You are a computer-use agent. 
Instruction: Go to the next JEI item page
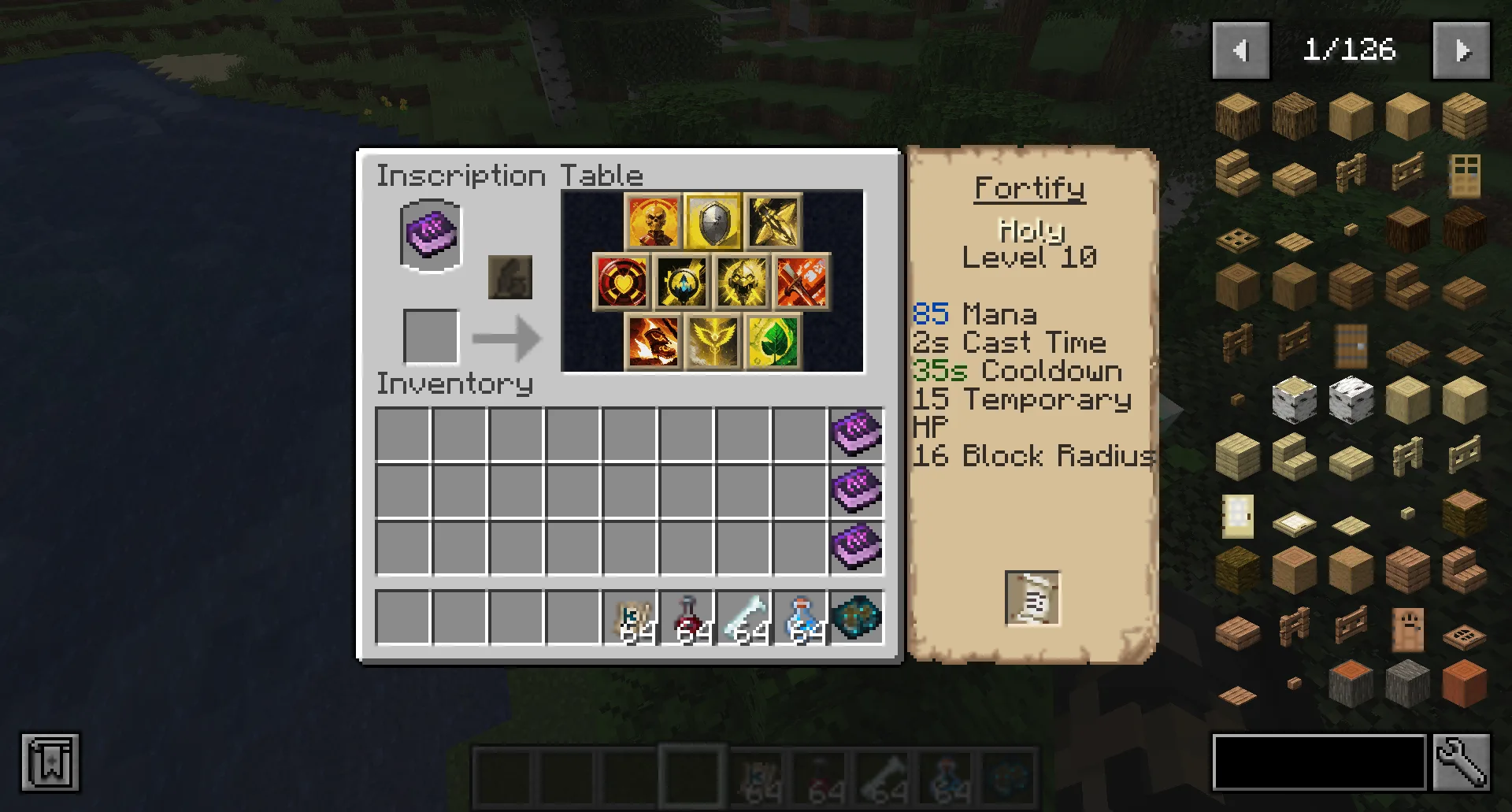coord(1462,50)
